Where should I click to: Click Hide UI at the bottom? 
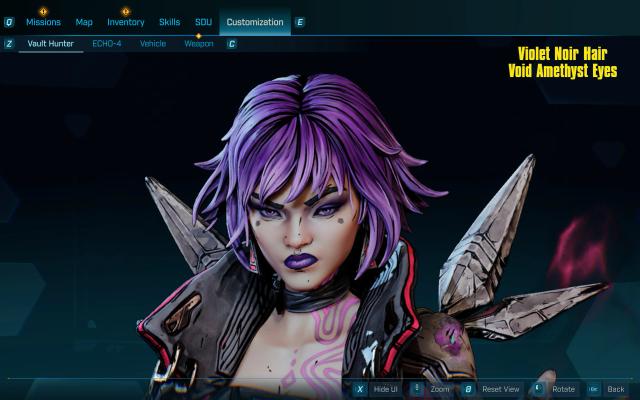[385, 389]
